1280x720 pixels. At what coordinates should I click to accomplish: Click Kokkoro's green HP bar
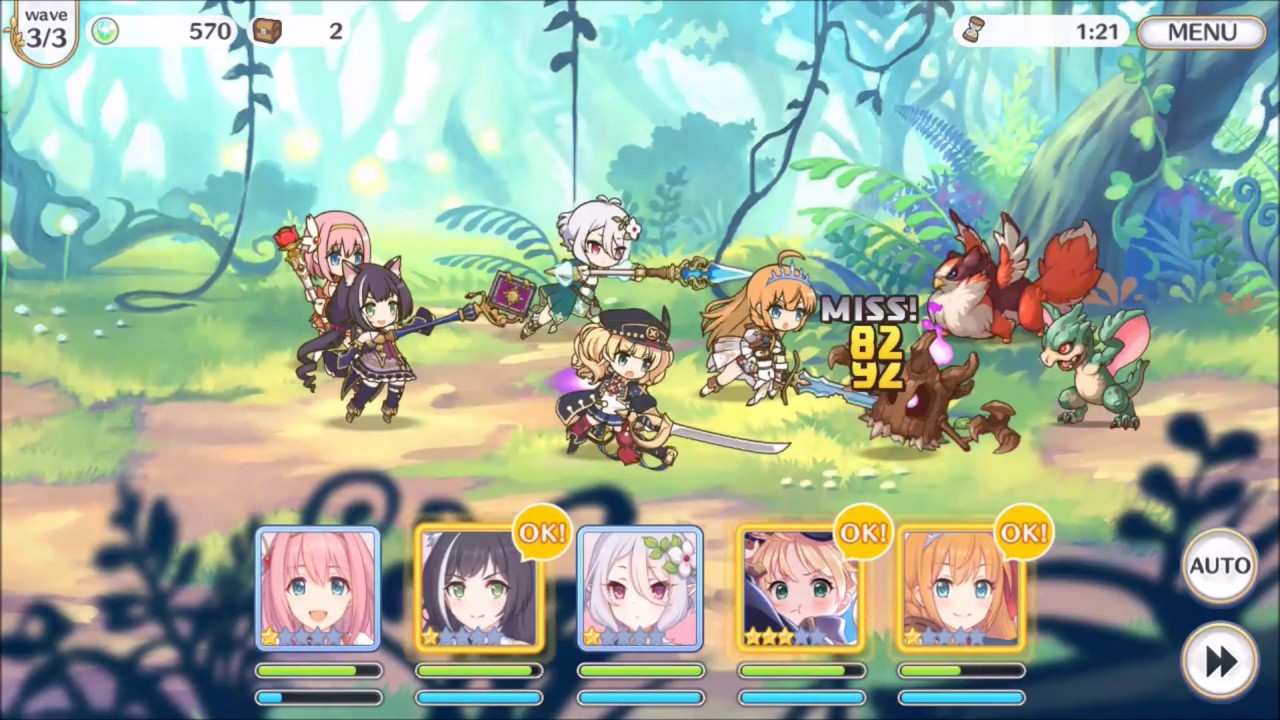(x=640, y=671)
